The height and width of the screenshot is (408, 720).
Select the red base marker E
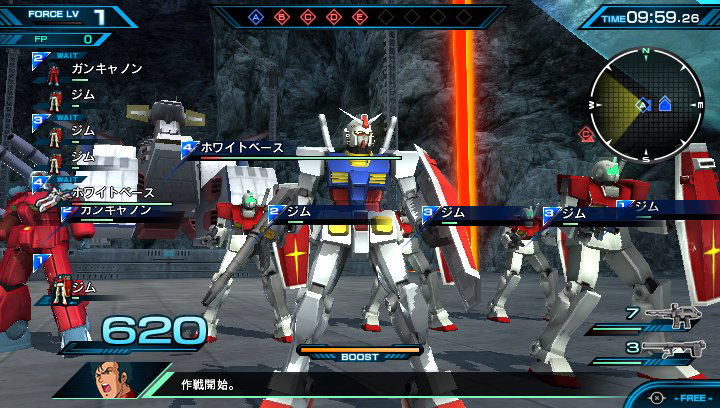pyautogui.click(x=359, y=17)
